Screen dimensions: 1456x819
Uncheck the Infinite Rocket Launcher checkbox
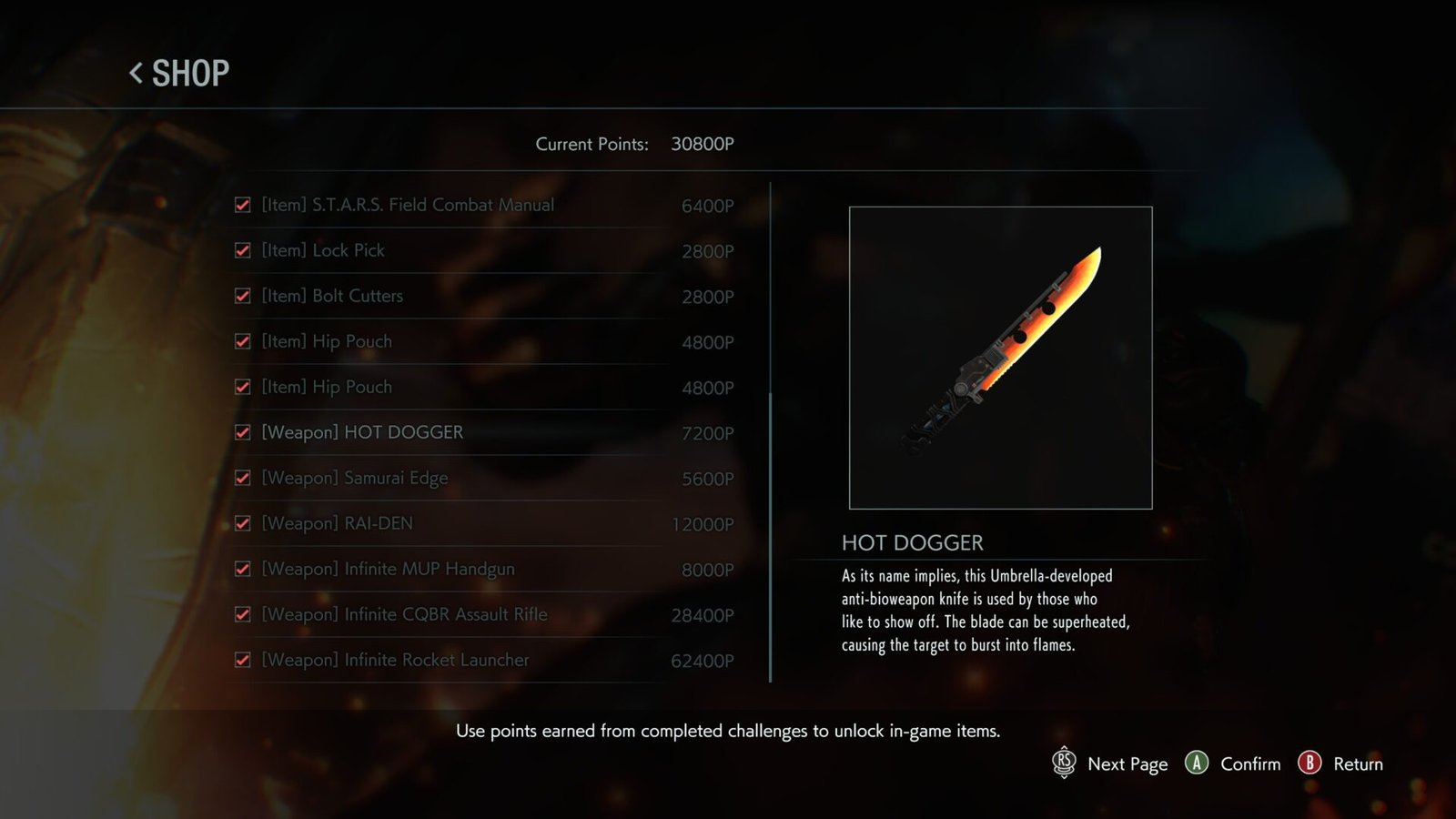click(242, 660)
